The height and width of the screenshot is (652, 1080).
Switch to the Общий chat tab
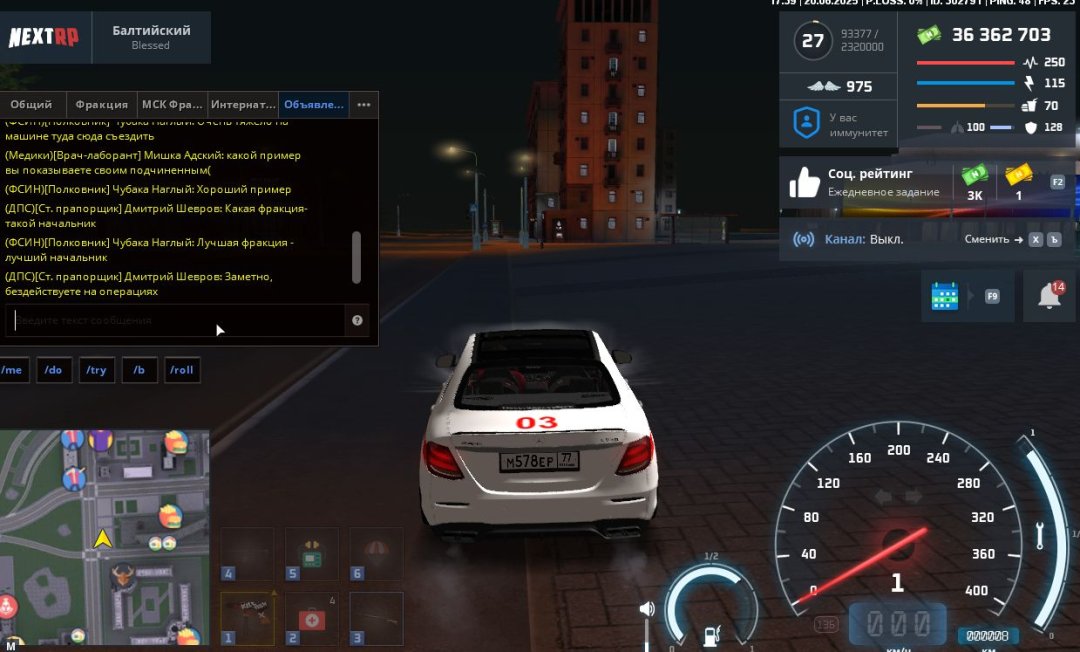click(31, 104)
